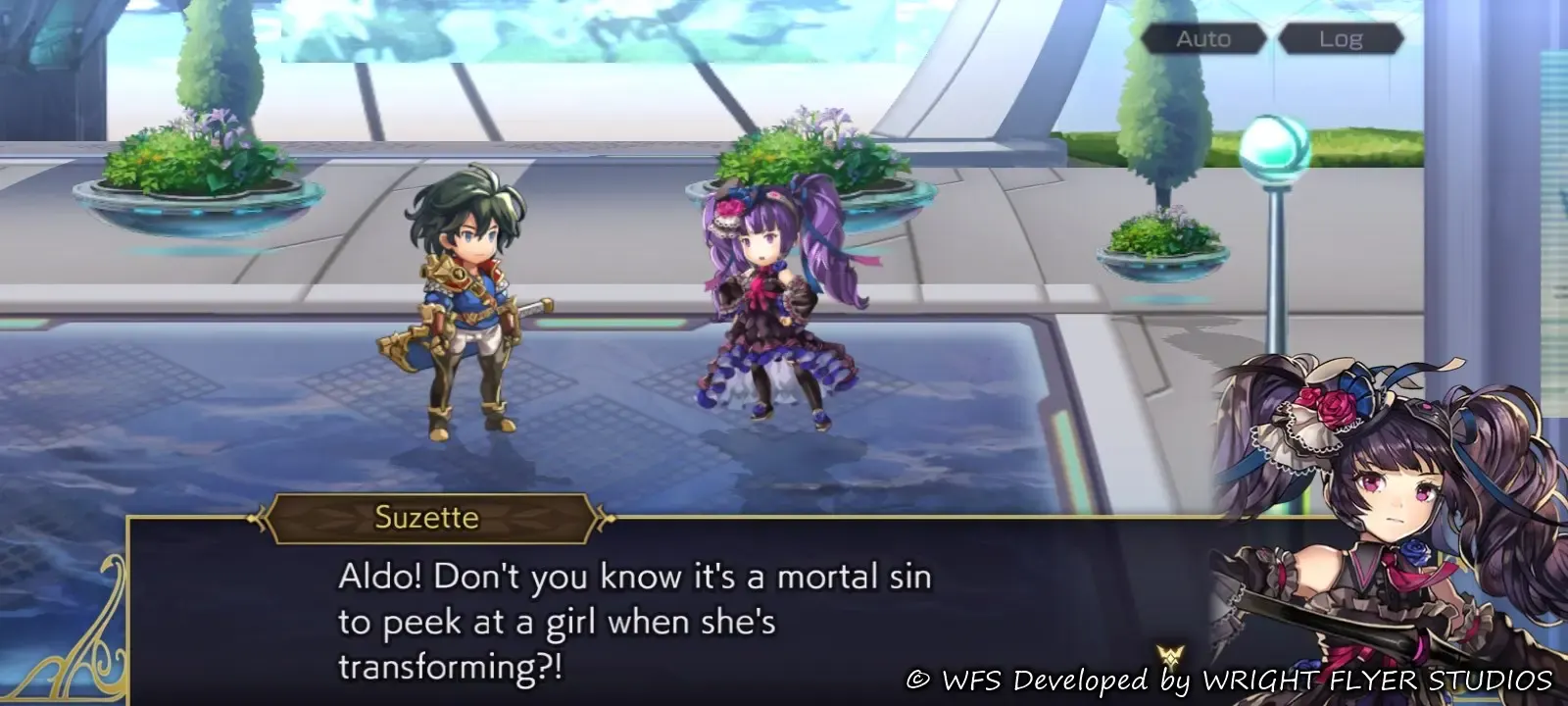Open the dialogue Log
1568x706 pixels.
[x=1340, y=39]
